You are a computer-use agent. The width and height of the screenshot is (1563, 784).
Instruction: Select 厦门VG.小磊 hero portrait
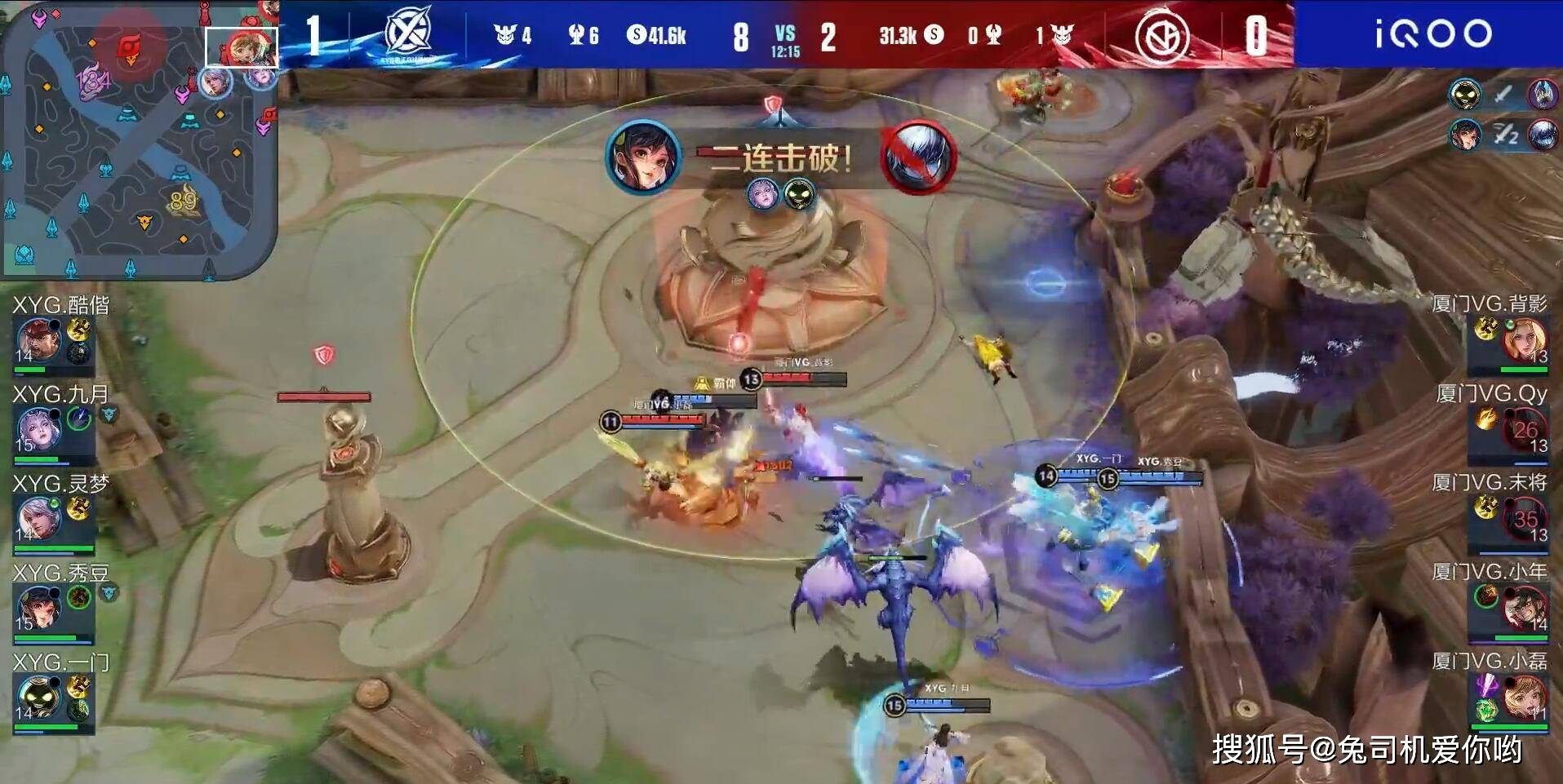click(1525, 698)
